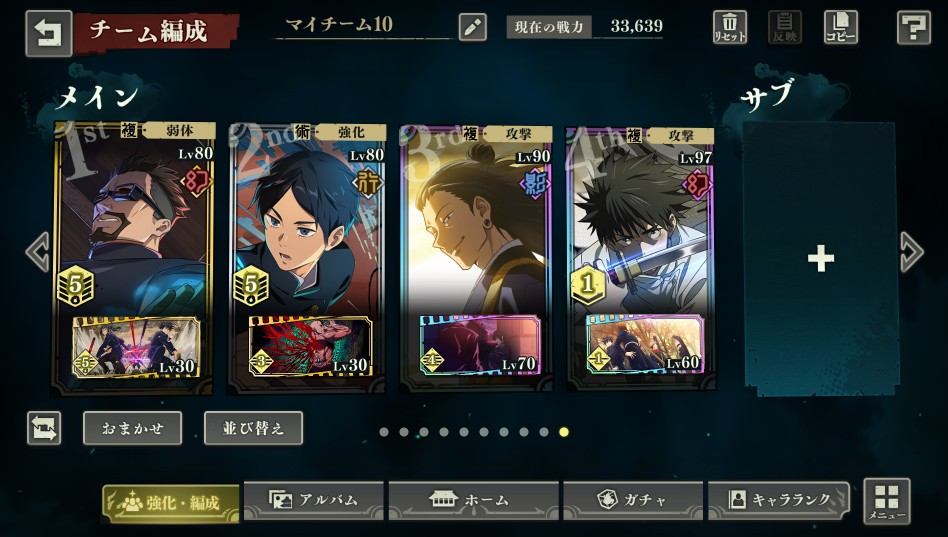Open the 並び替え sort button
Image resolution: width=948 pixels, height=537 pixels.
click(253, 428)
